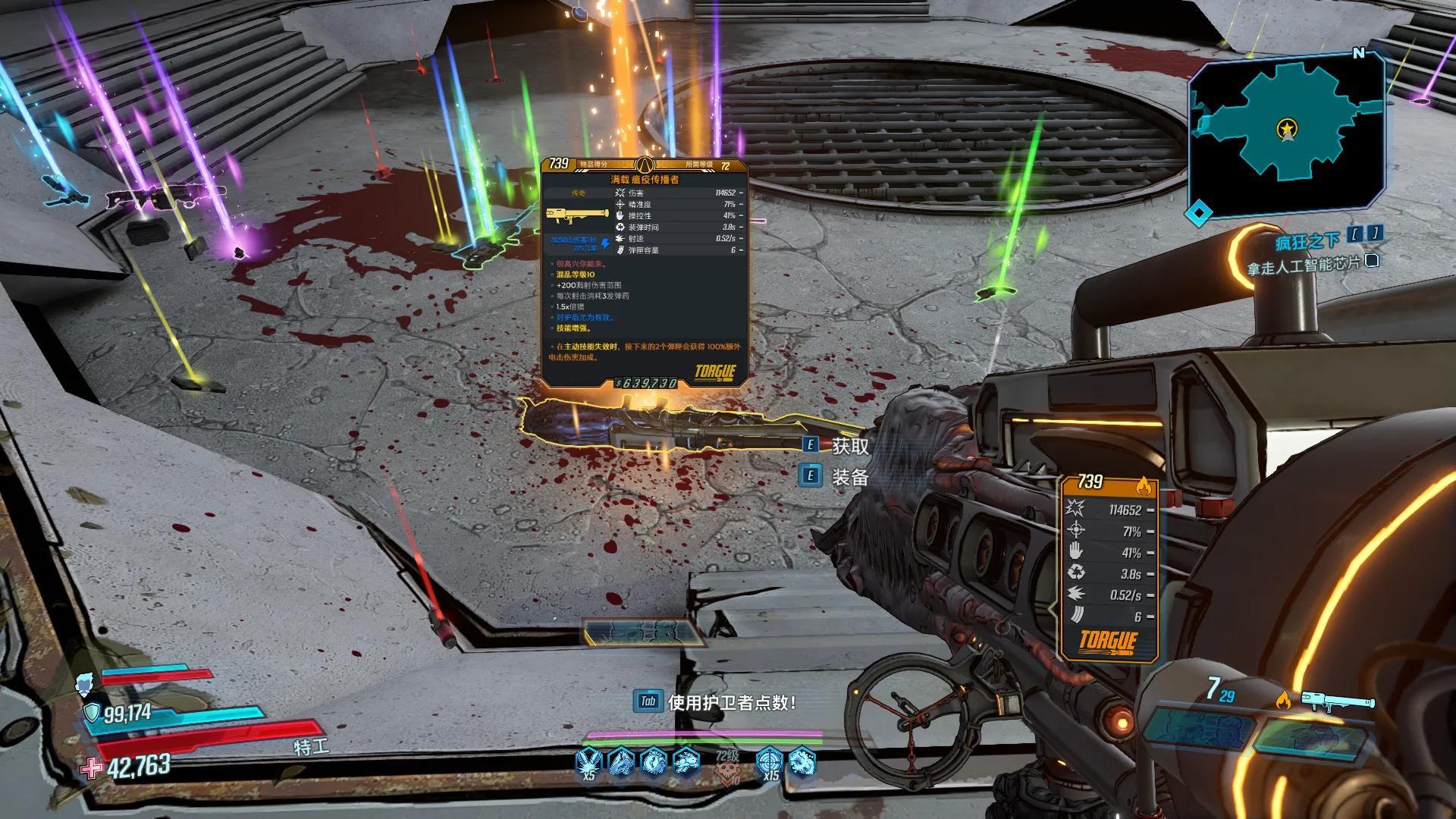Select the equipped rocket launcher icon
The height and width of the screenshot is (819, 1456).
point(1338,701)
